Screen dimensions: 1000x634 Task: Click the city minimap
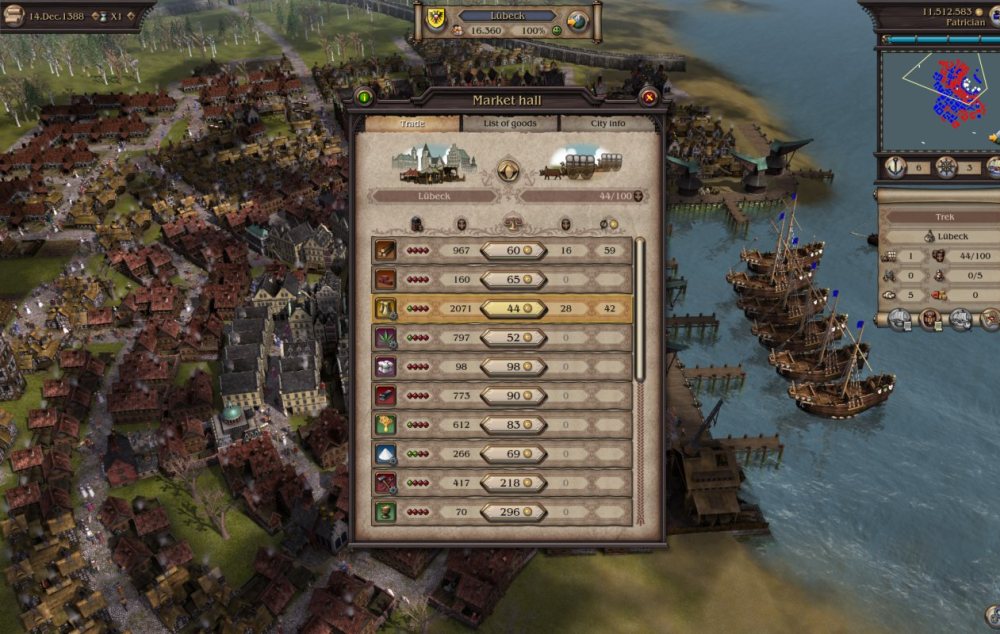[x=940, y=98]
